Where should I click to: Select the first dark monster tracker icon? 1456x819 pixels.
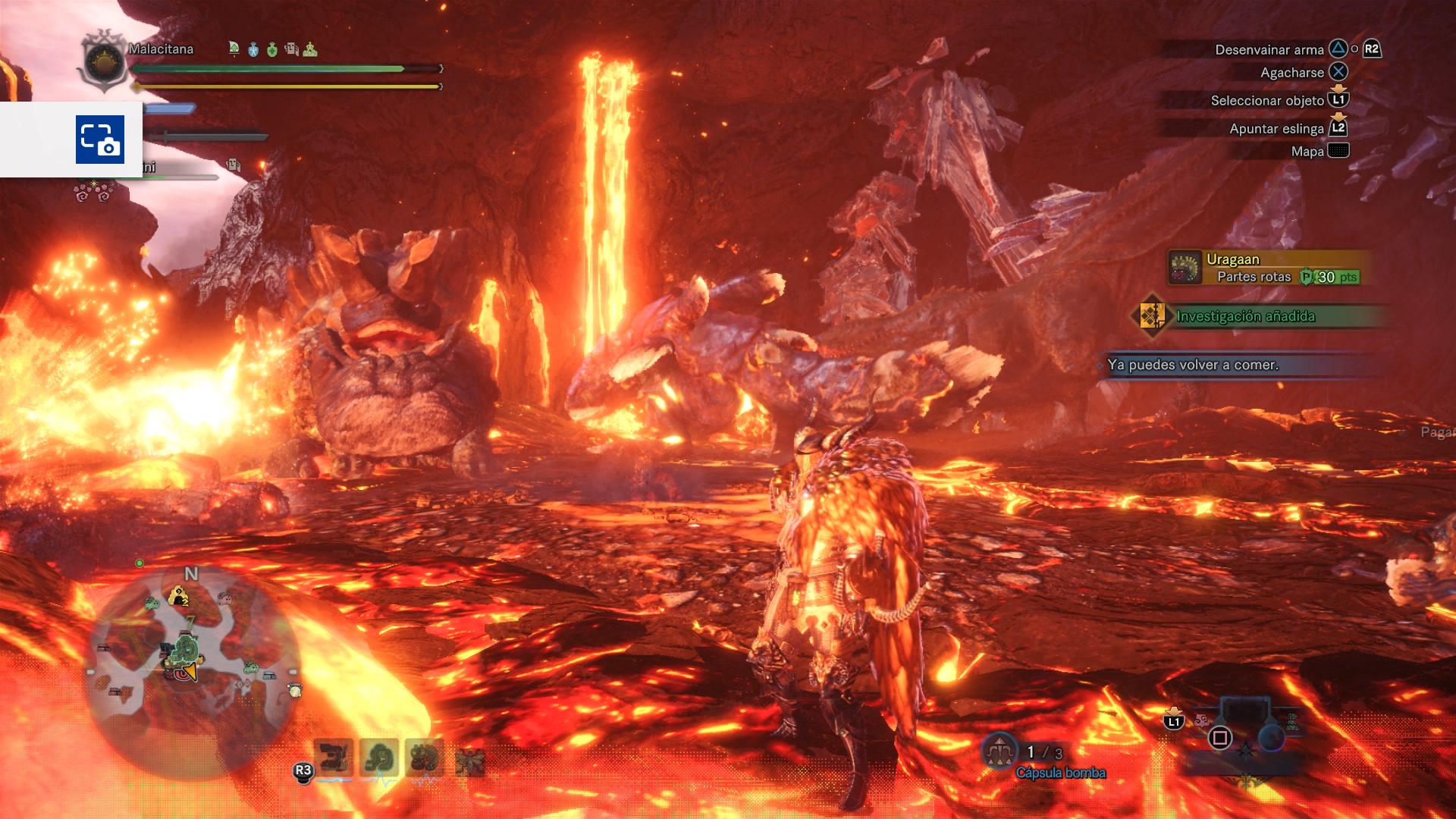334,757
